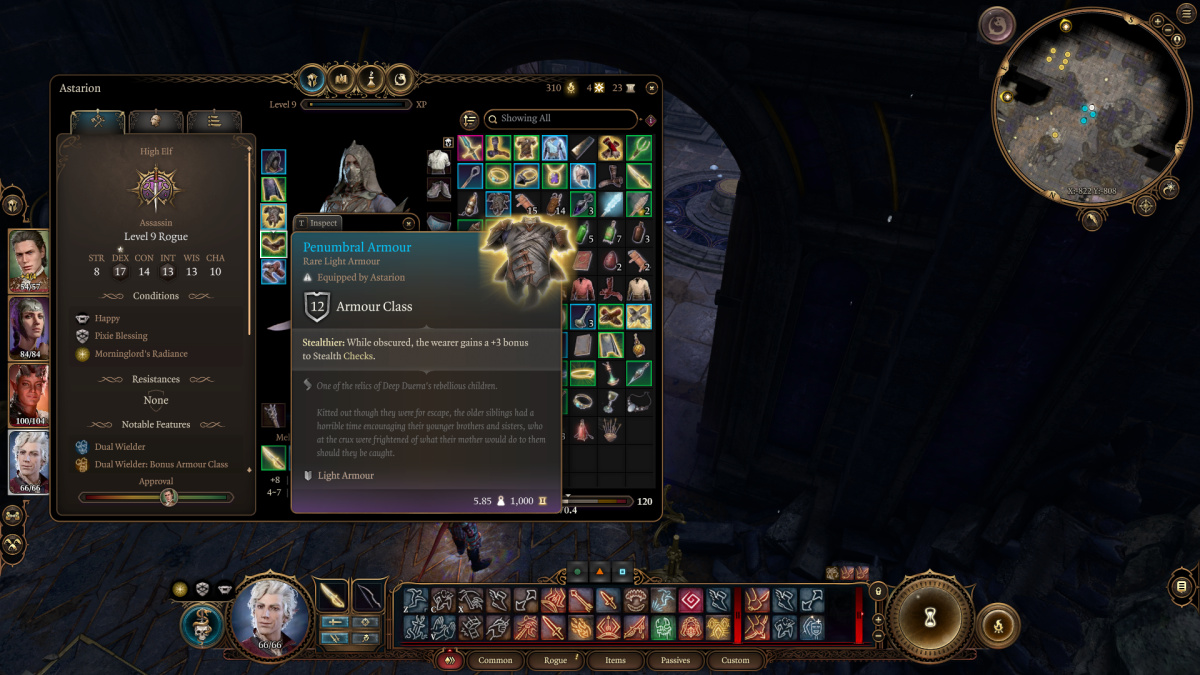Click the campfire rest button
Screen dimensions: 1200x675
point(996,624)
